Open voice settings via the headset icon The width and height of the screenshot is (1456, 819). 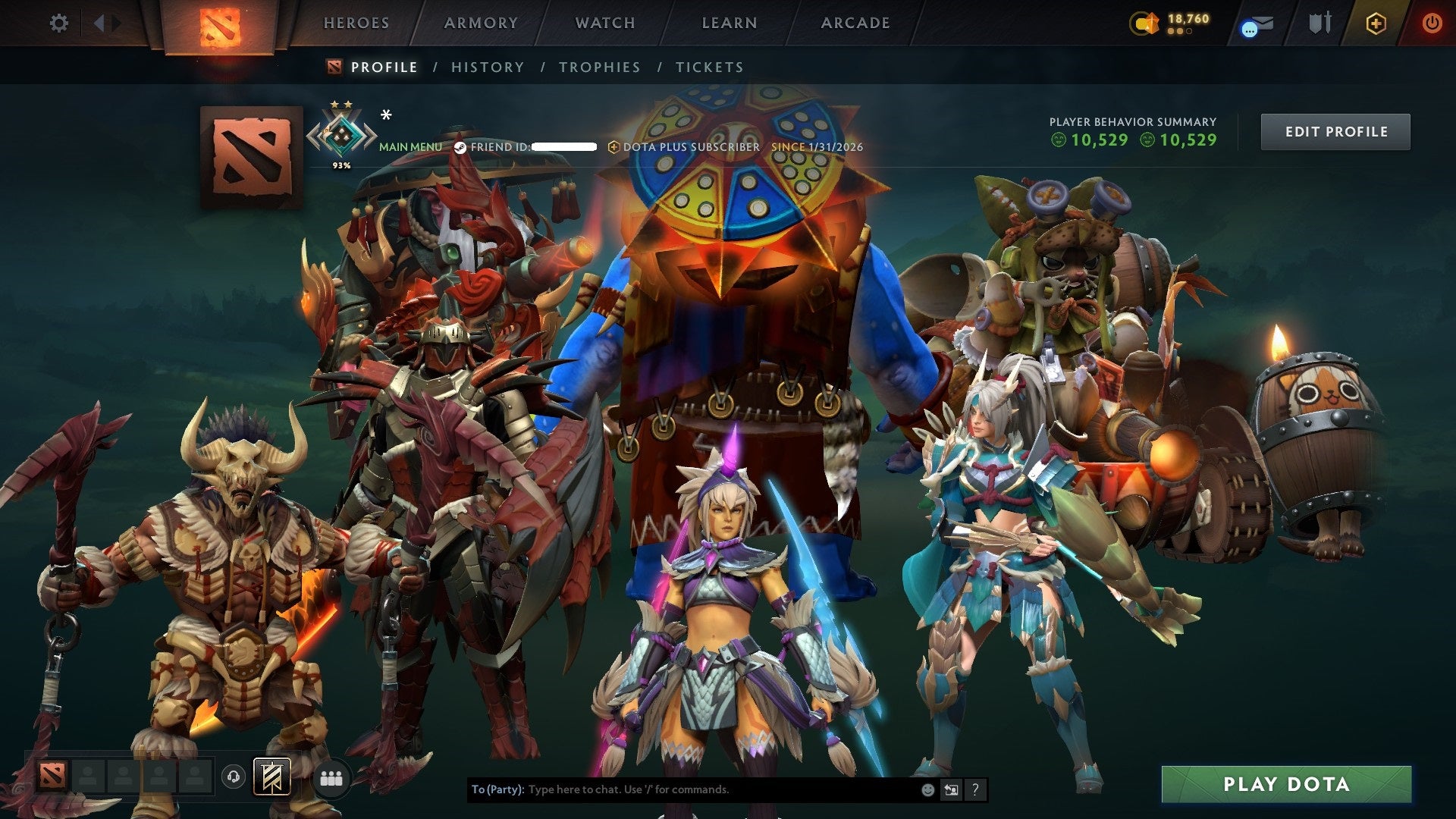[233, 777]
